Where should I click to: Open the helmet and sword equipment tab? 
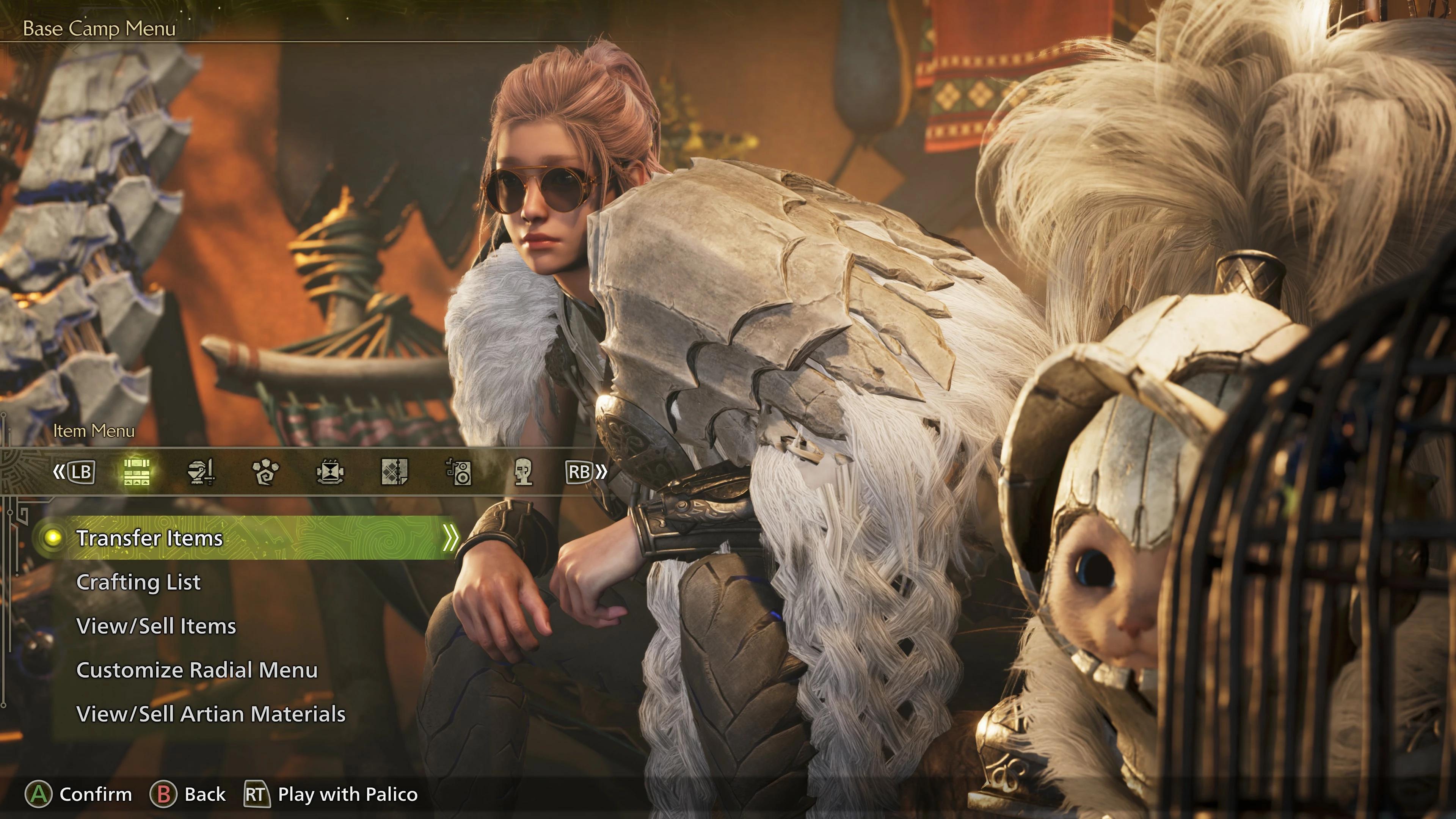(201, 472)
